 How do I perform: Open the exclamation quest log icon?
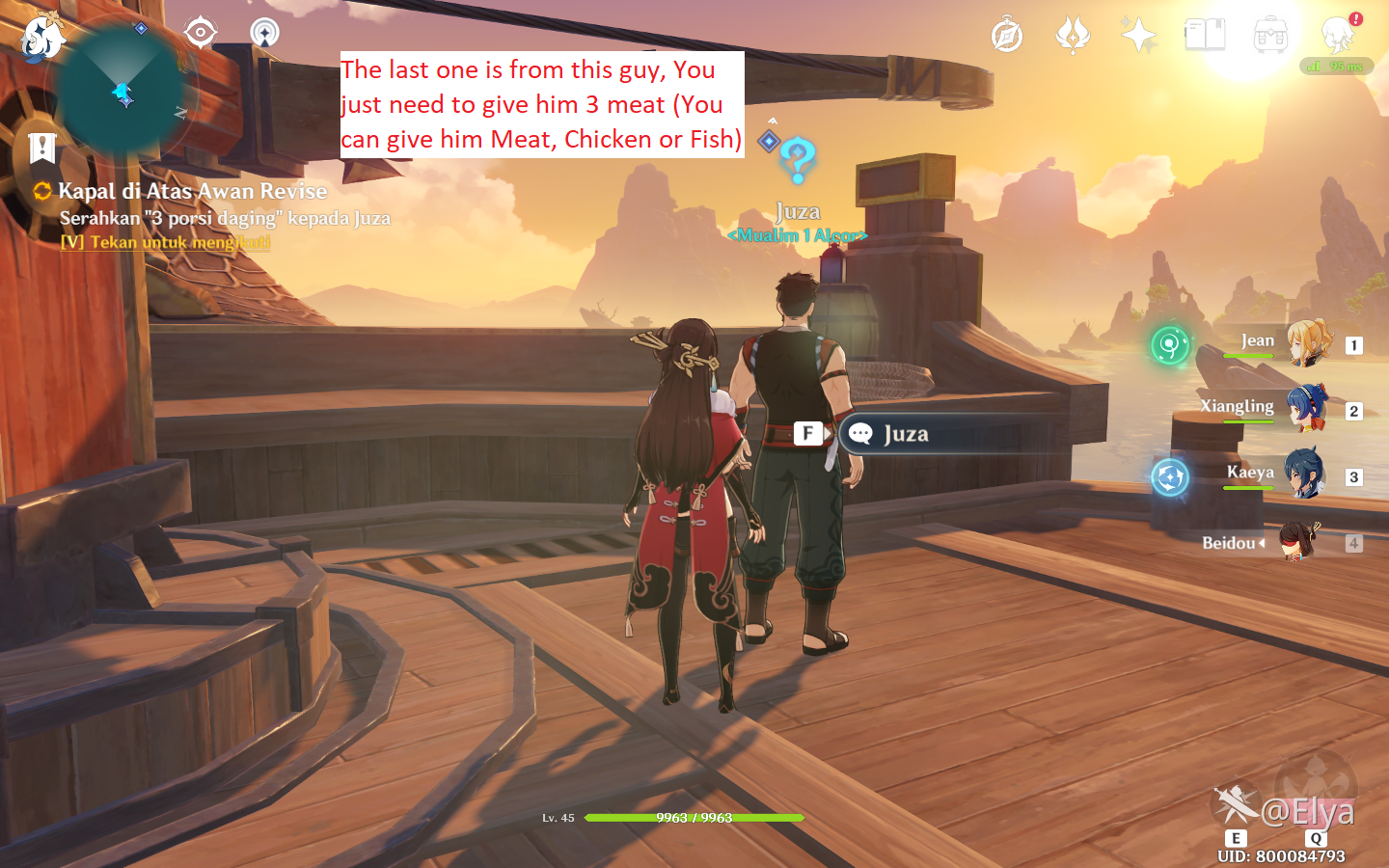click(42, 148)
